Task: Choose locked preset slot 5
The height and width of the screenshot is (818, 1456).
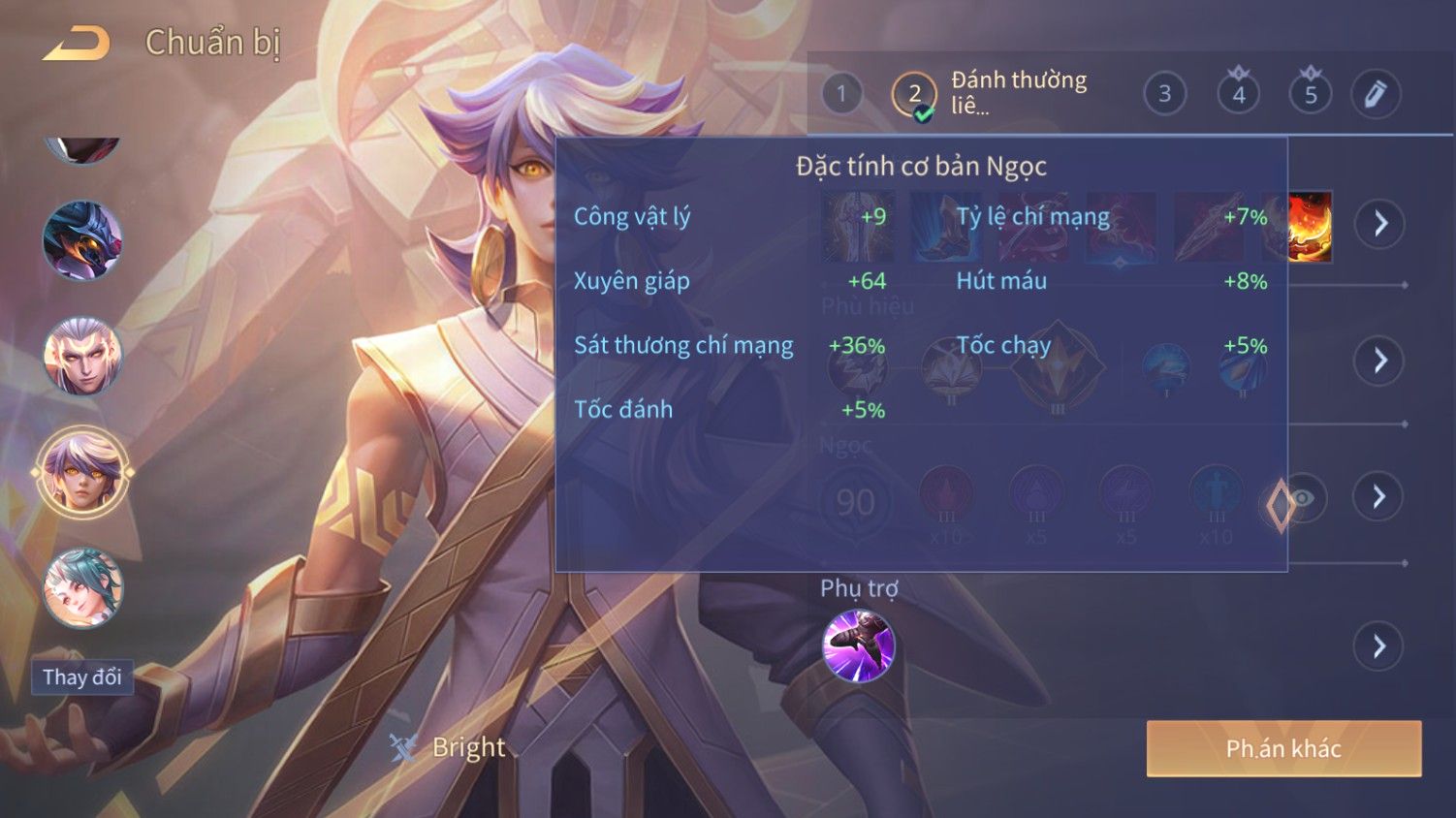Action: point(1311,94)
